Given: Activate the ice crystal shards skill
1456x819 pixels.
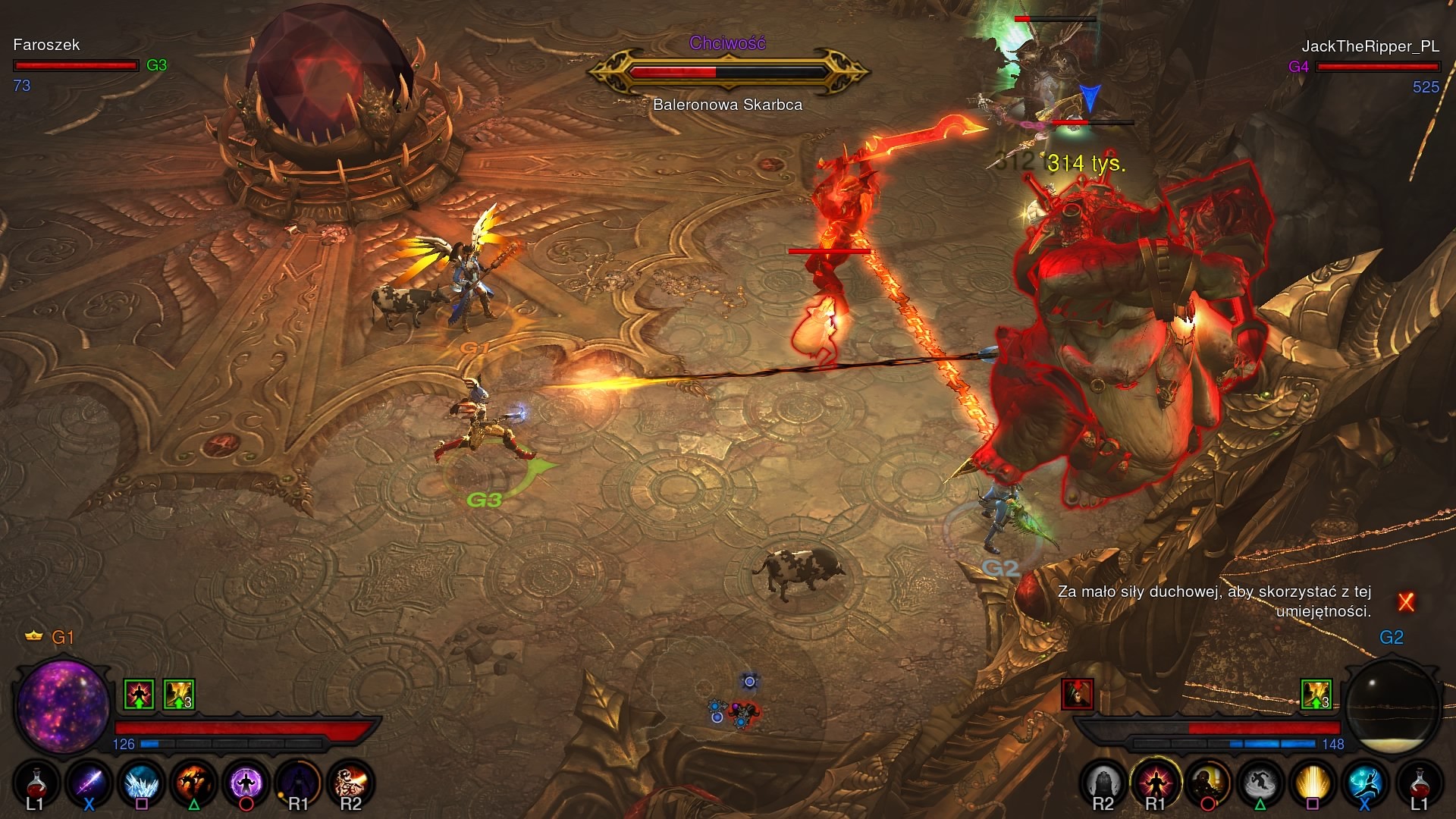Looking at the screenshot, I should tap(141, 781).
